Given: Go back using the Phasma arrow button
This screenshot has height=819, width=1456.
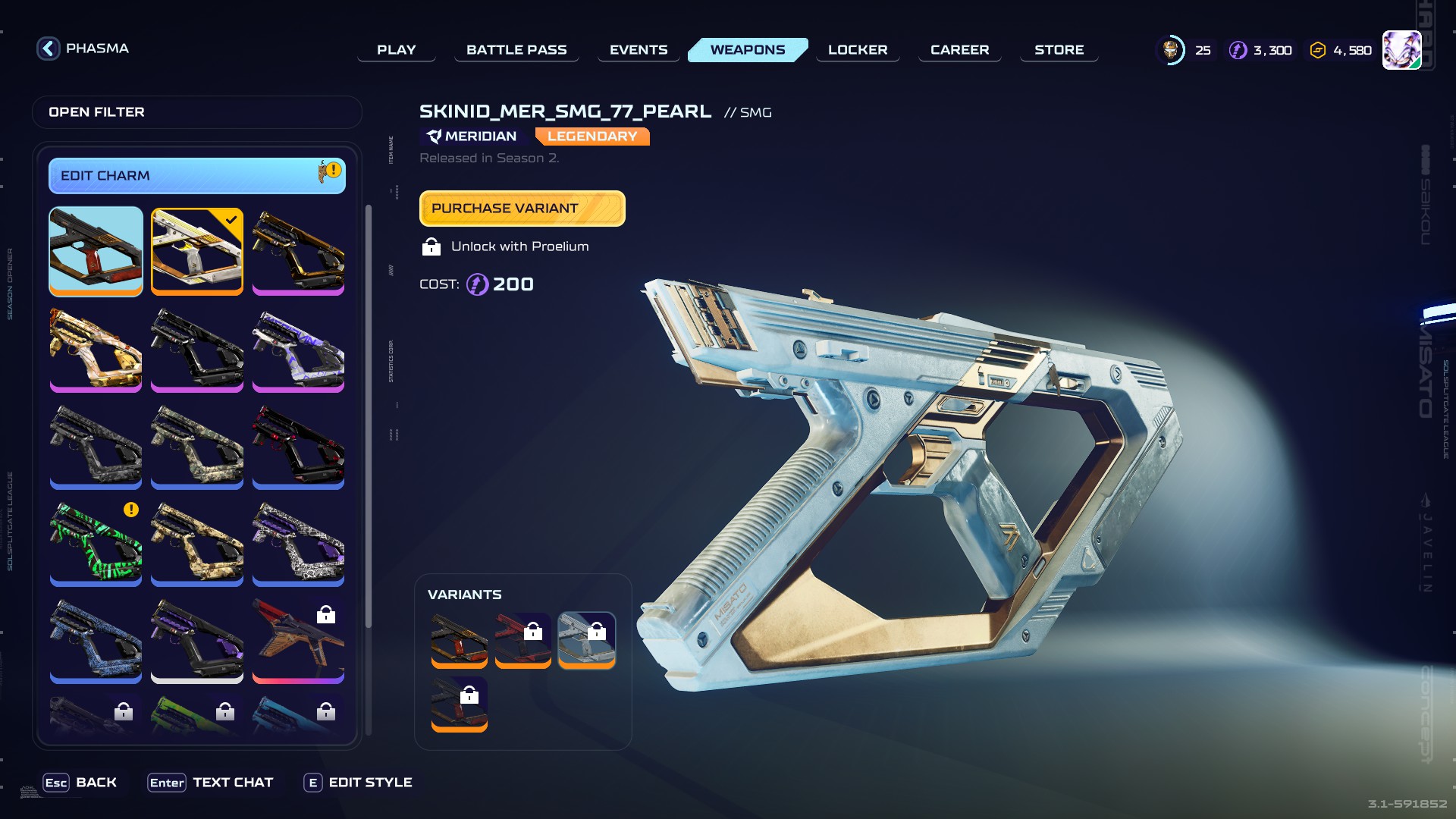Looking at the screenshot, I should [x=49, y=49].
